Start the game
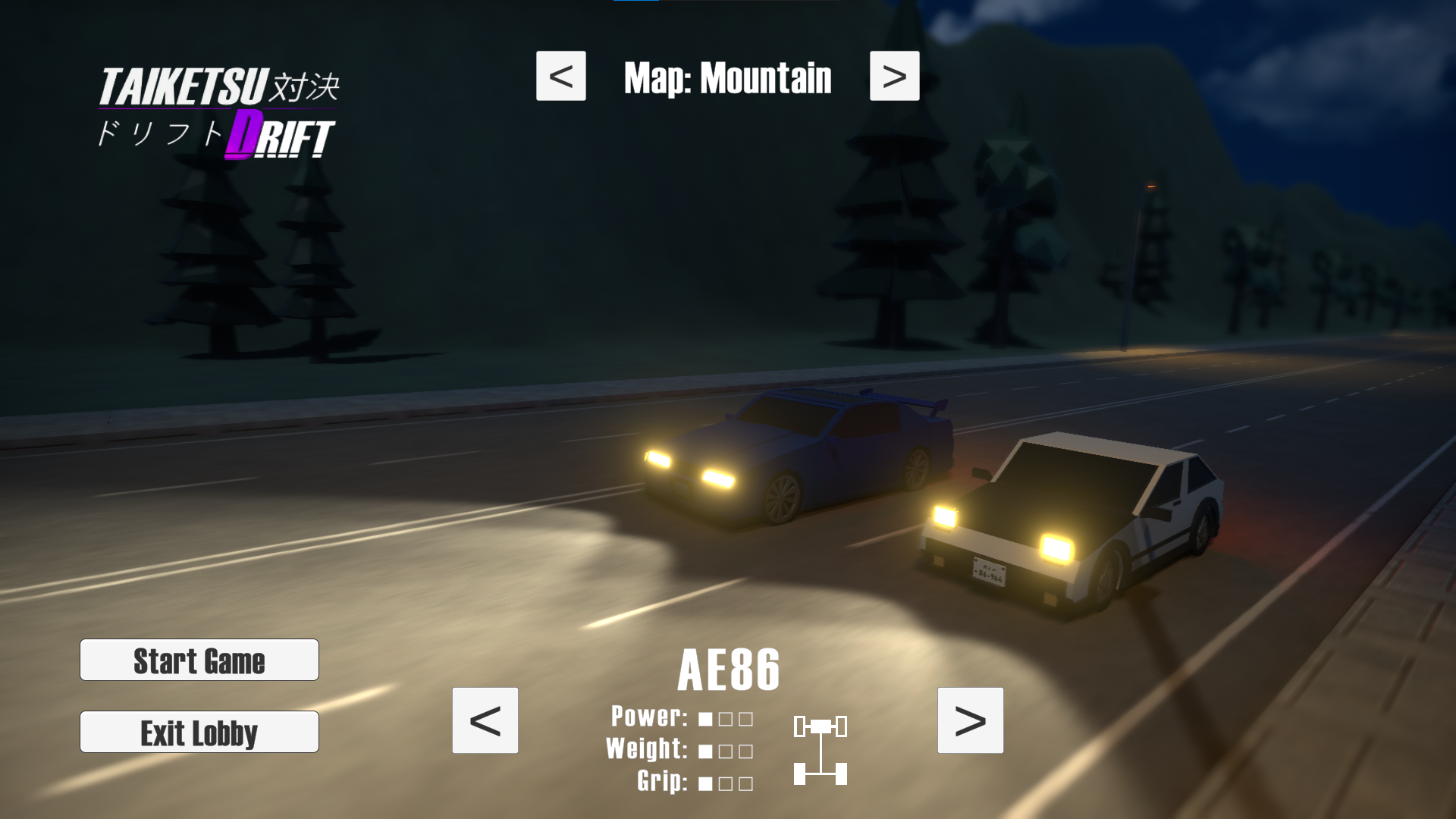 pyautogui.click(x=199, y=660)
